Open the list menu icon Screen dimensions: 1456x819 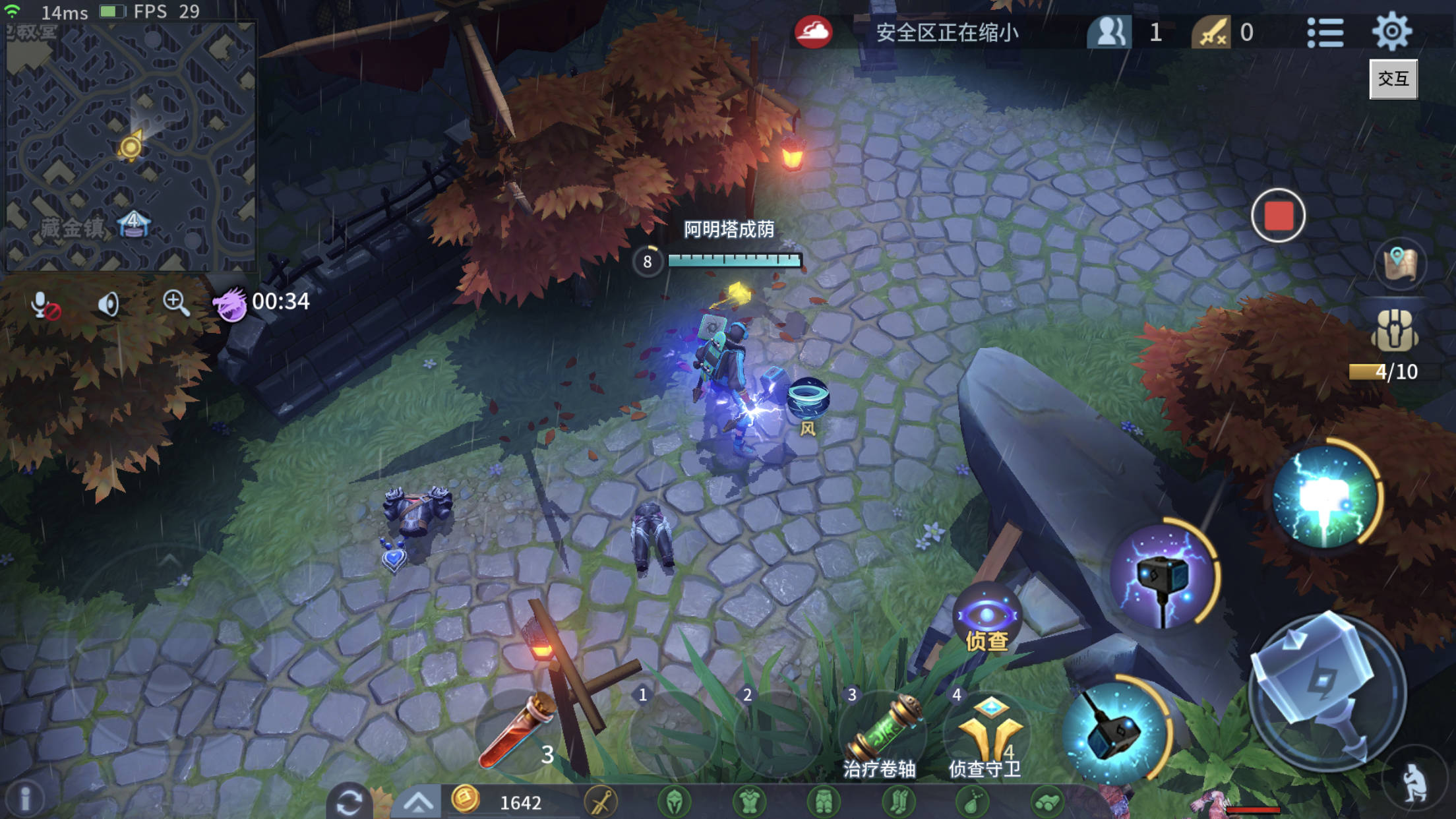coord(1325,32)
